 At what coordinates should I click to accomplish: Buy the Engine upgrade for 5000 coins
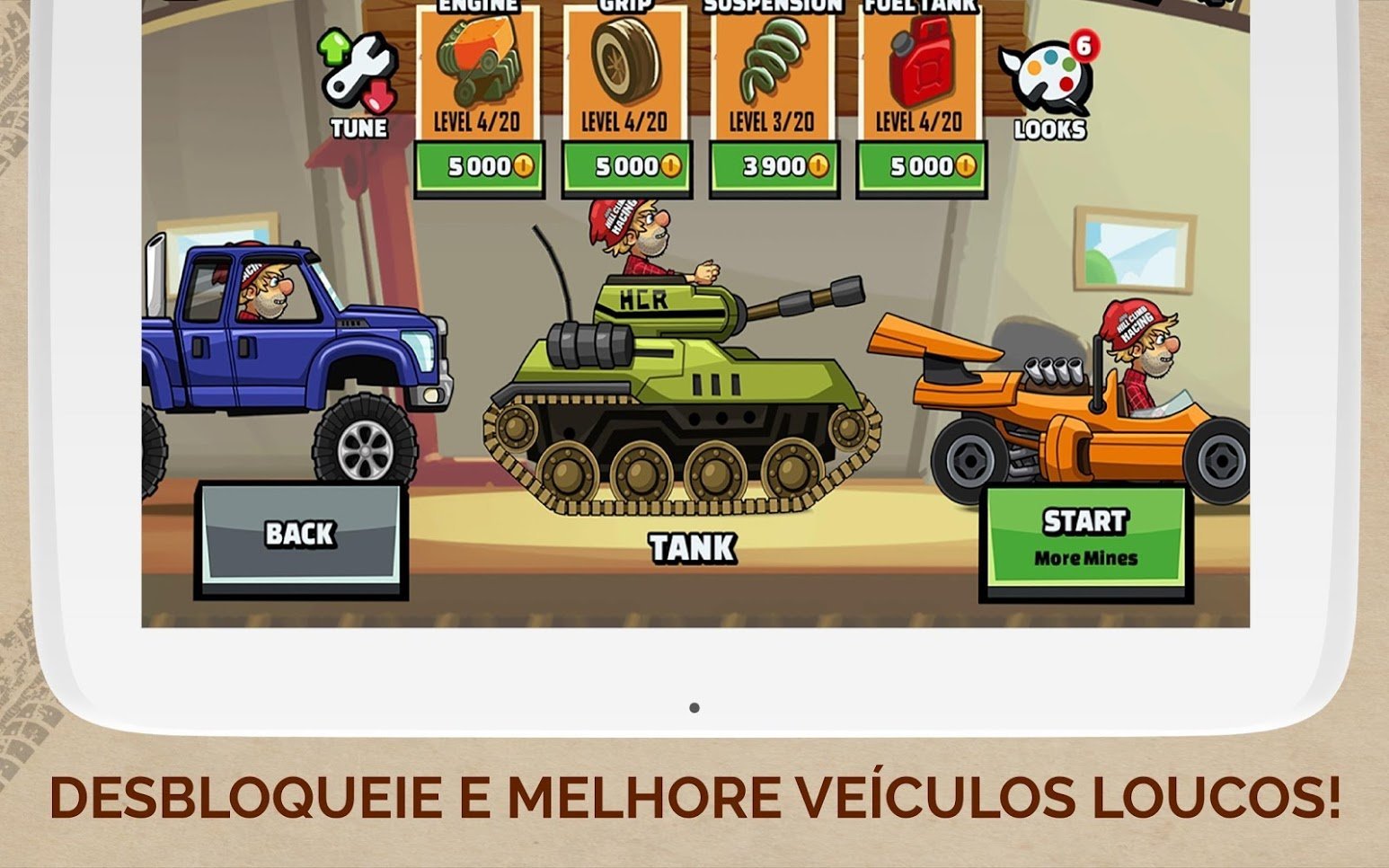click(x=479, y=165)
